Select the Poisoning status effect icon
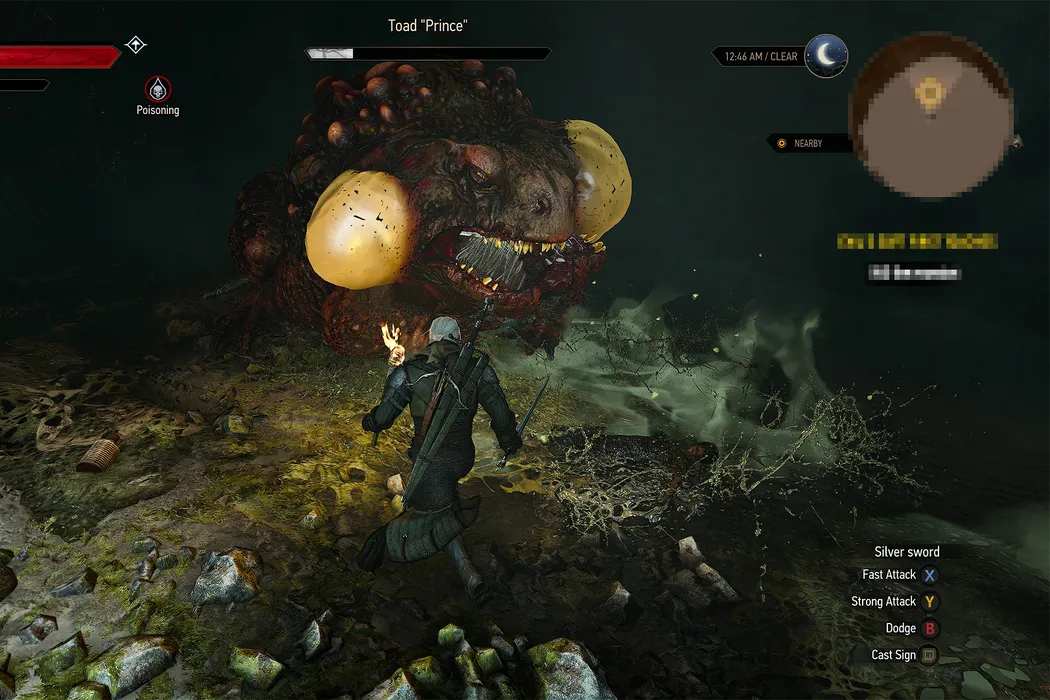Image resolution: width=1050 pixels, height=700 pixels. 157,88
